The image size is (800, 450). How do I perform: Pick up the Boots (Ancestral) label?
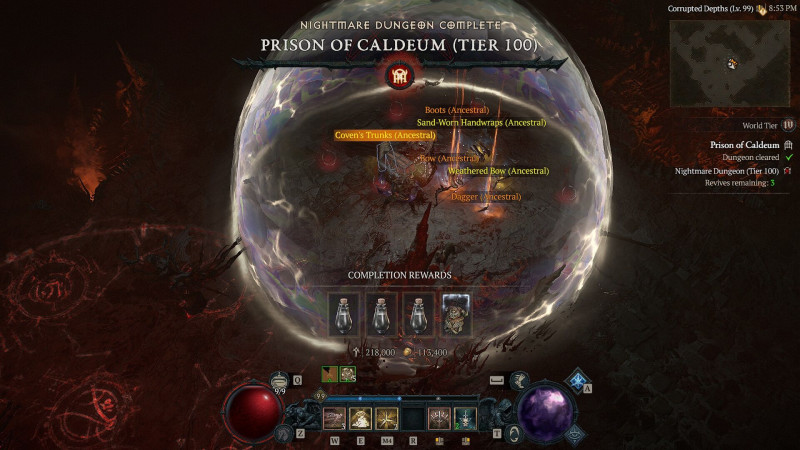click(x=456, y=110)
